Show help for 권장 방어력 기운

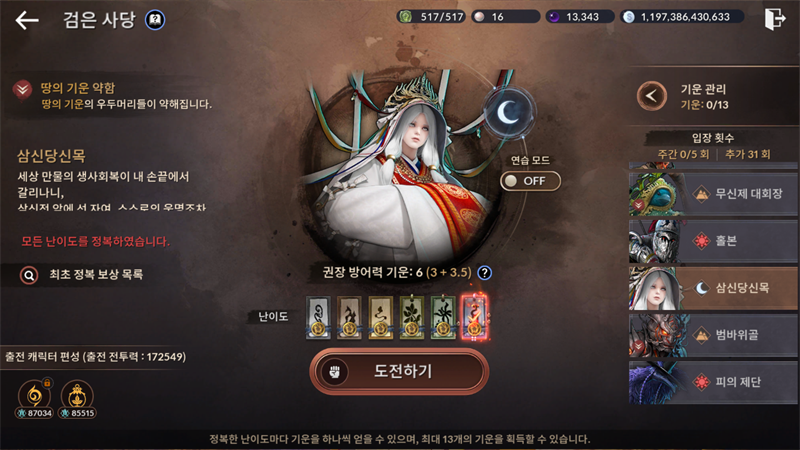tap(485, 272)
